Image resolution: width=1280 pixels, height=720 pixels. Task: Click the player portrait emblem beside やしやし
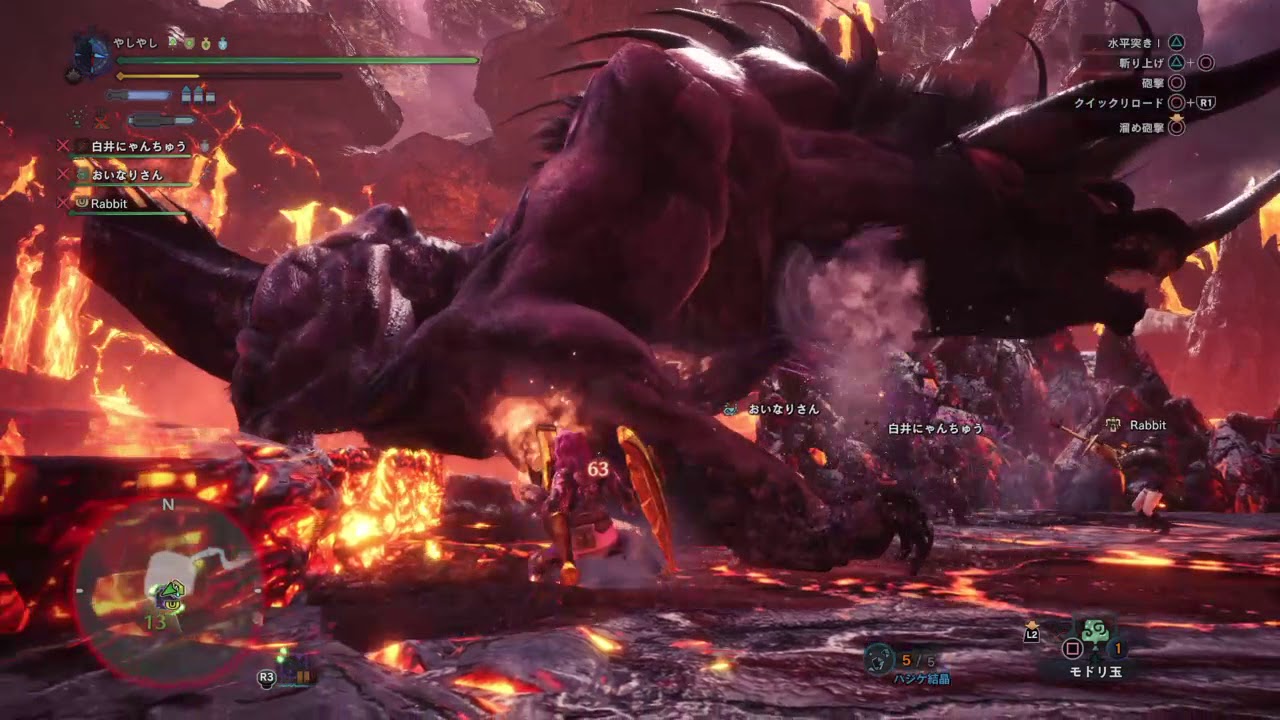click(x=92, y=56)
